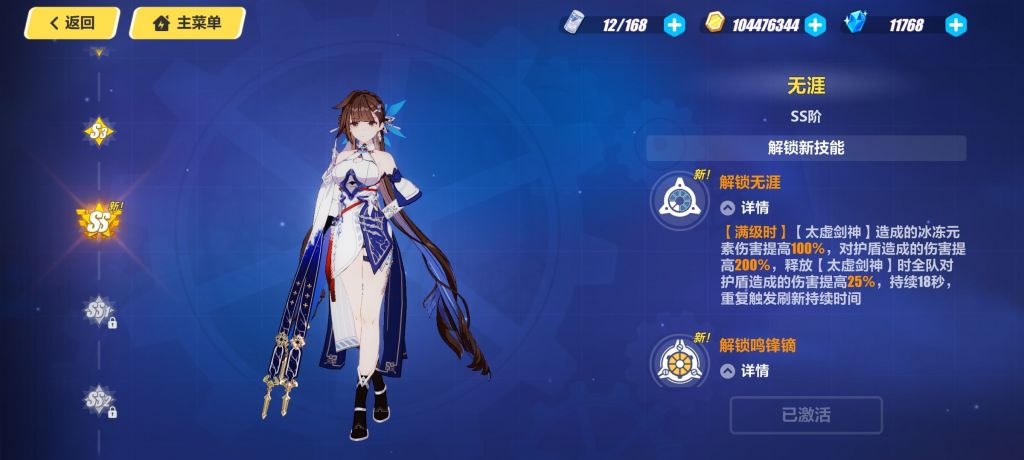Select the locked SS1 rank node
Screen dimensions: 1024x460
[98, 311]
